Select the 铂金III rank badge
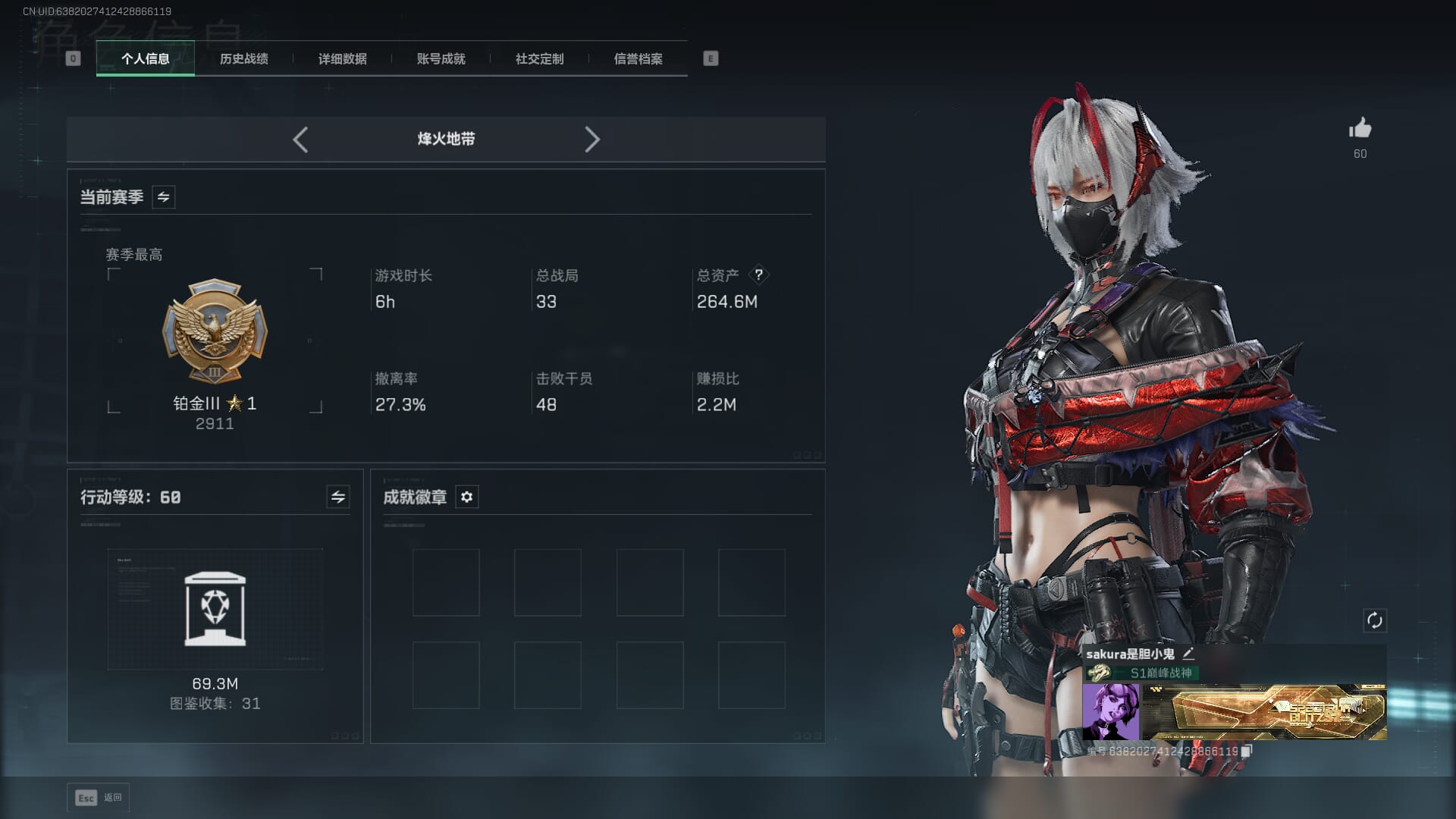Screen dimensions: 1456x819 [x=215, y=332]
